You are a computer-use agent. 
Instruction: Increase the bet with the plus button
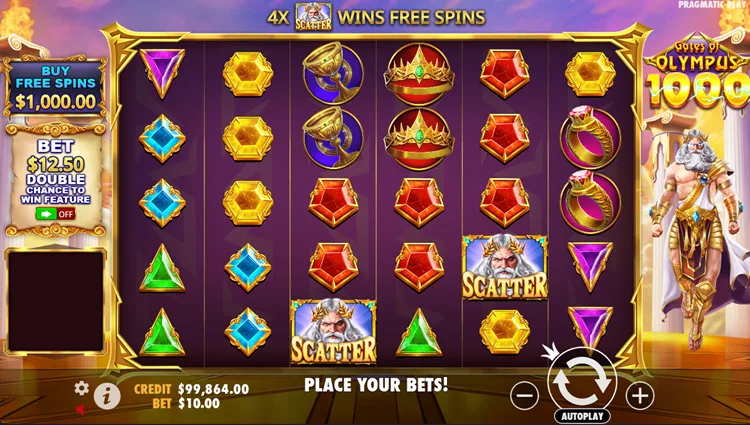pos(640,395)
